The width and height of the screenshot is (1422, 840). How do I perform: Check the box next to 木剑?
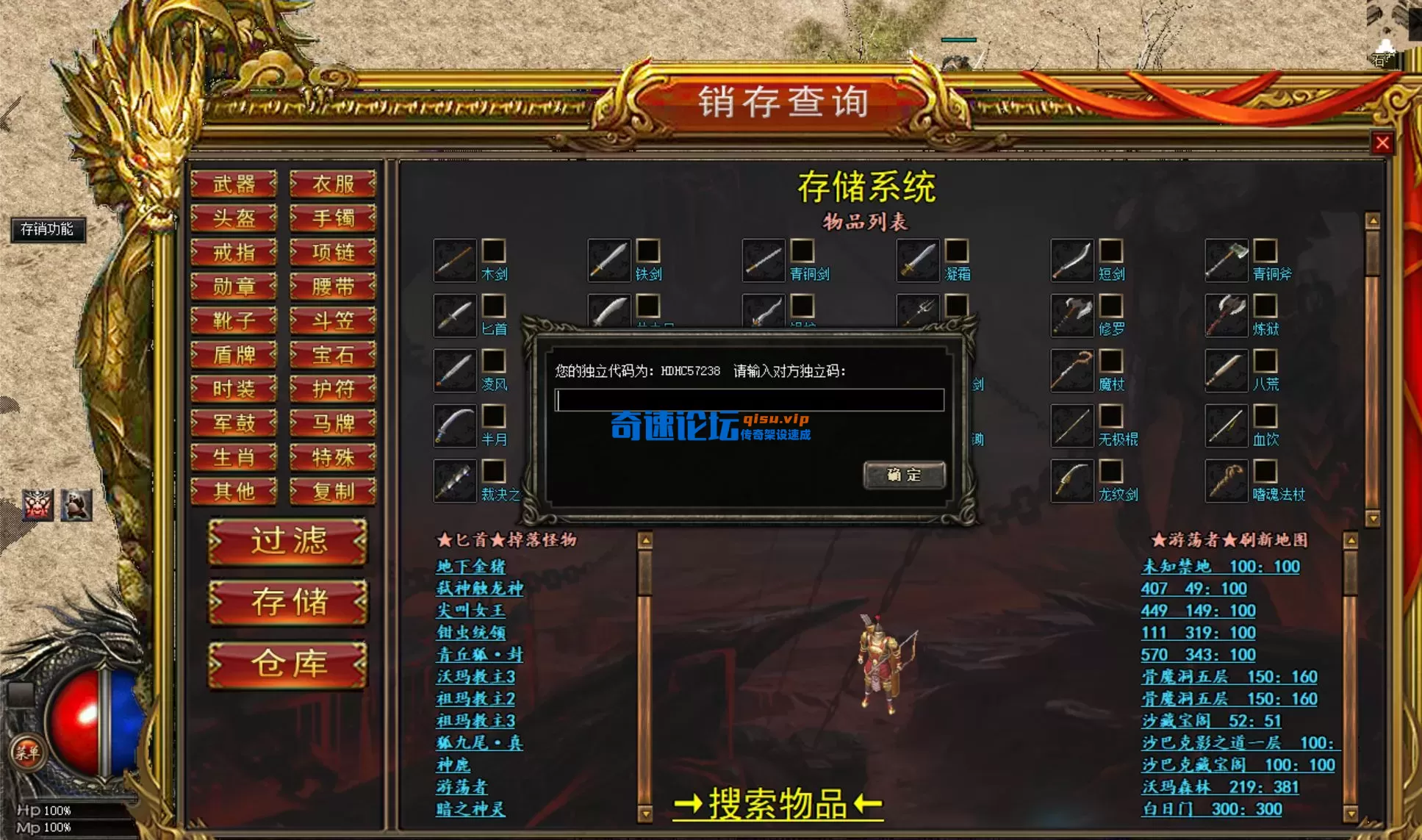click(x=495, y=250)
